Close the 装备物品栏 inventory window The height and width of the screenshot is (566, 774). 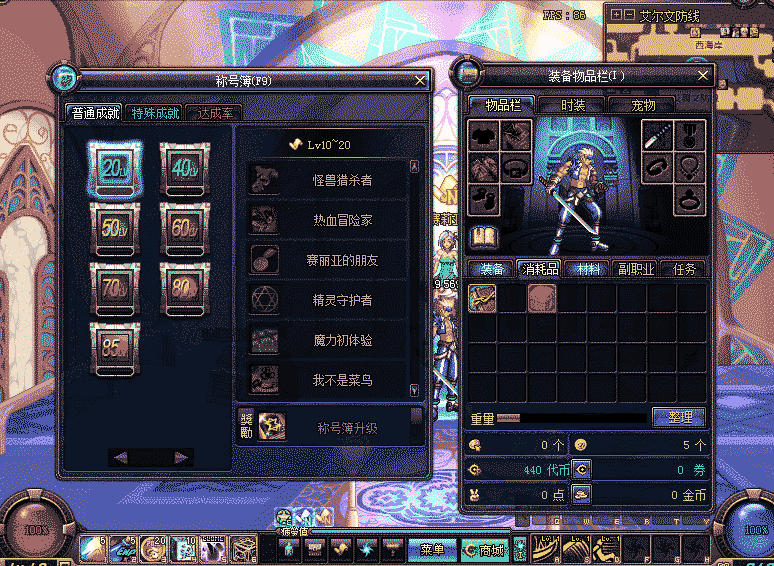pyautogui.click(x=703, y=75)
